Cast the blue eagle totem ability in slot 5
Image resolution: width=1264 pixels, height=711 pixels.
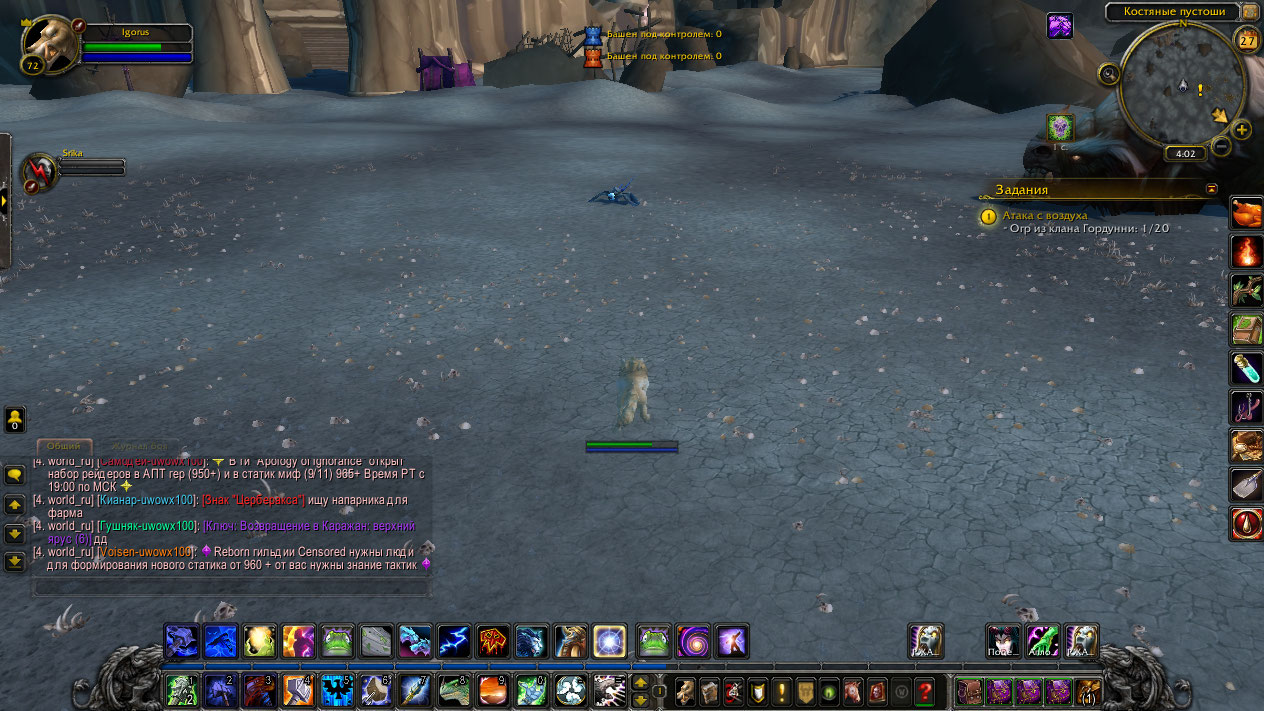[x=337, y=690]
